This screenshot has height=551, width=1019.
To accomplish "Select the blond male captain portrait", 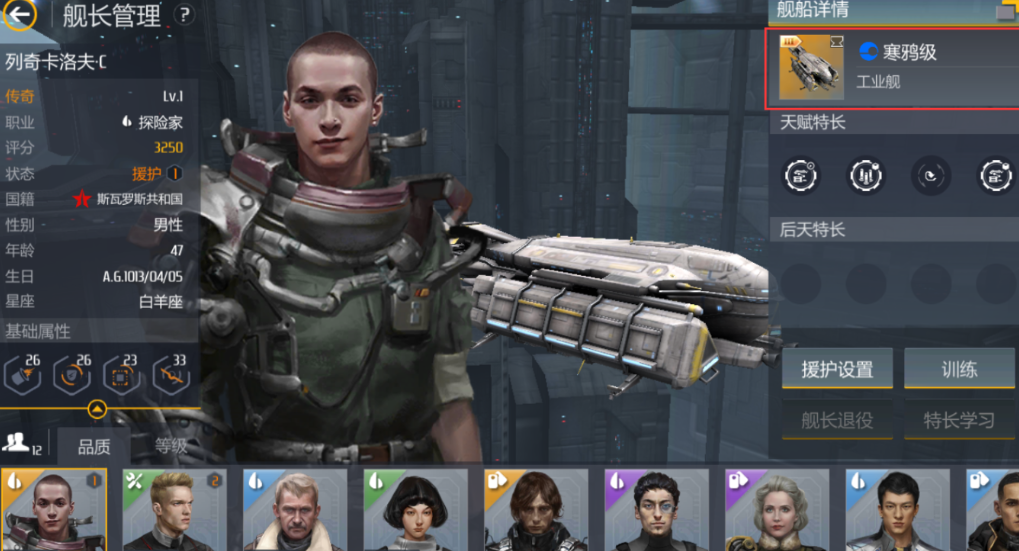I will click(174, 510).
